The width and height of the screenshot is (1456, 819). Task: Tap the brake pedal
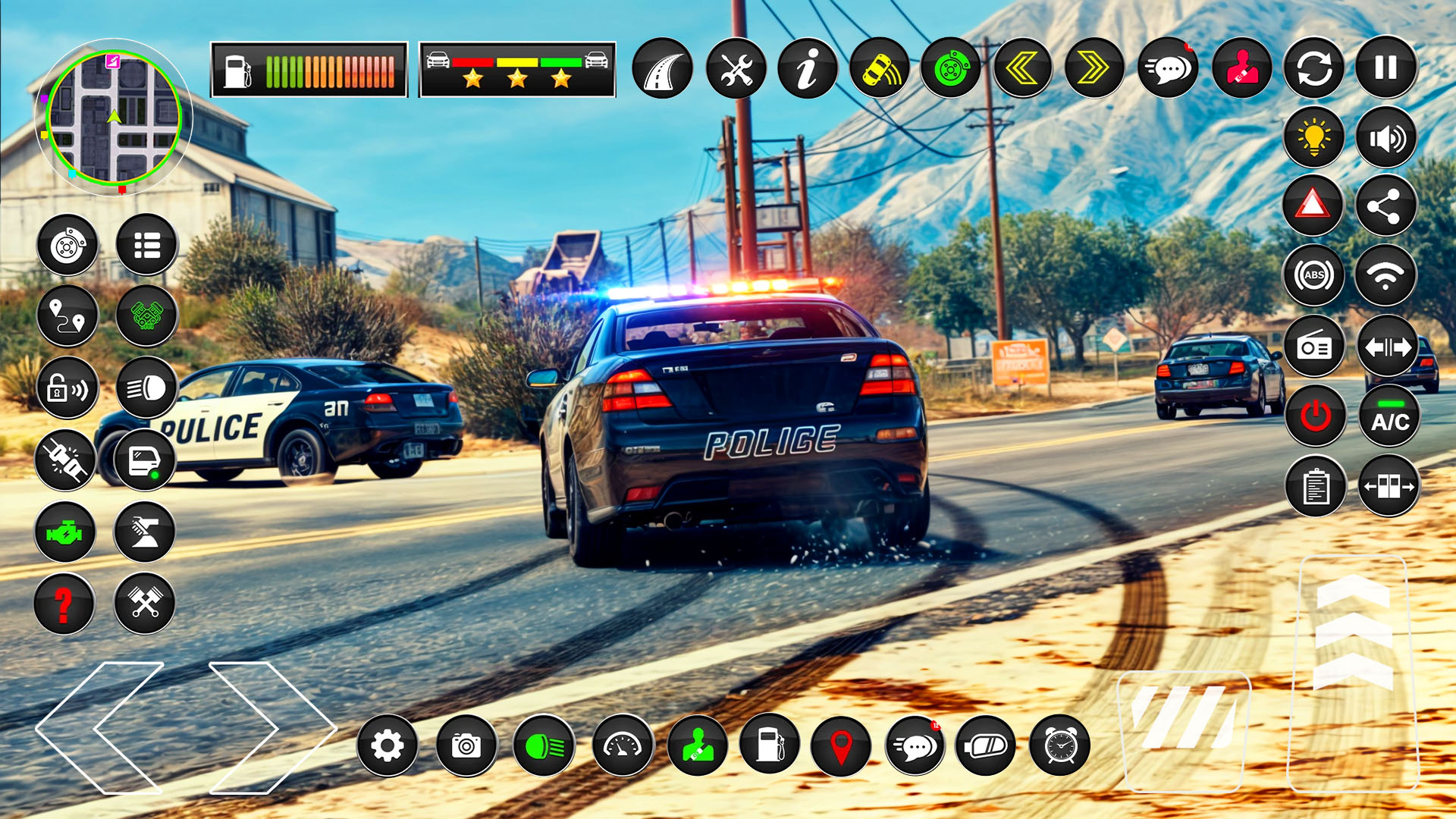pyautogui.click(x=1183, y=728)
